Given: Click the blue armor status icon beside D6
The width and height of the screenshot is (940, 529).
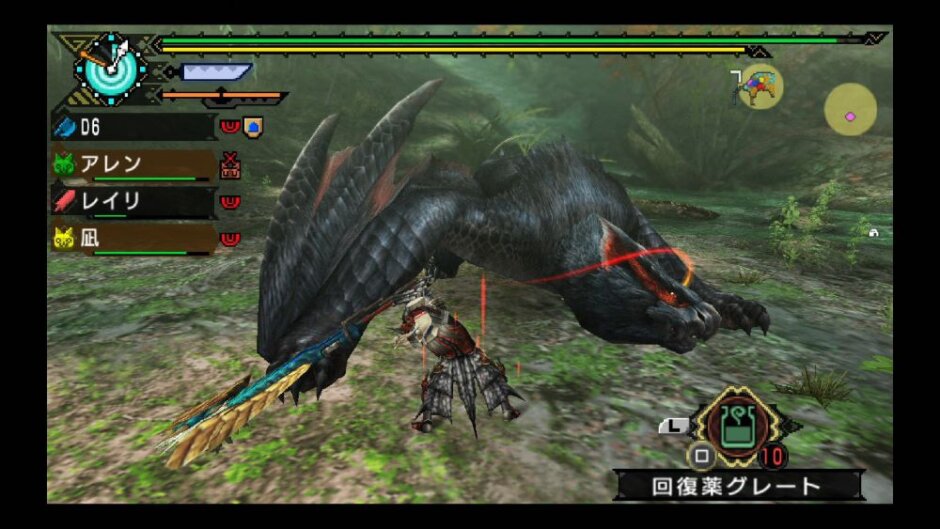Looking at the screenshot, I should 253,127.
